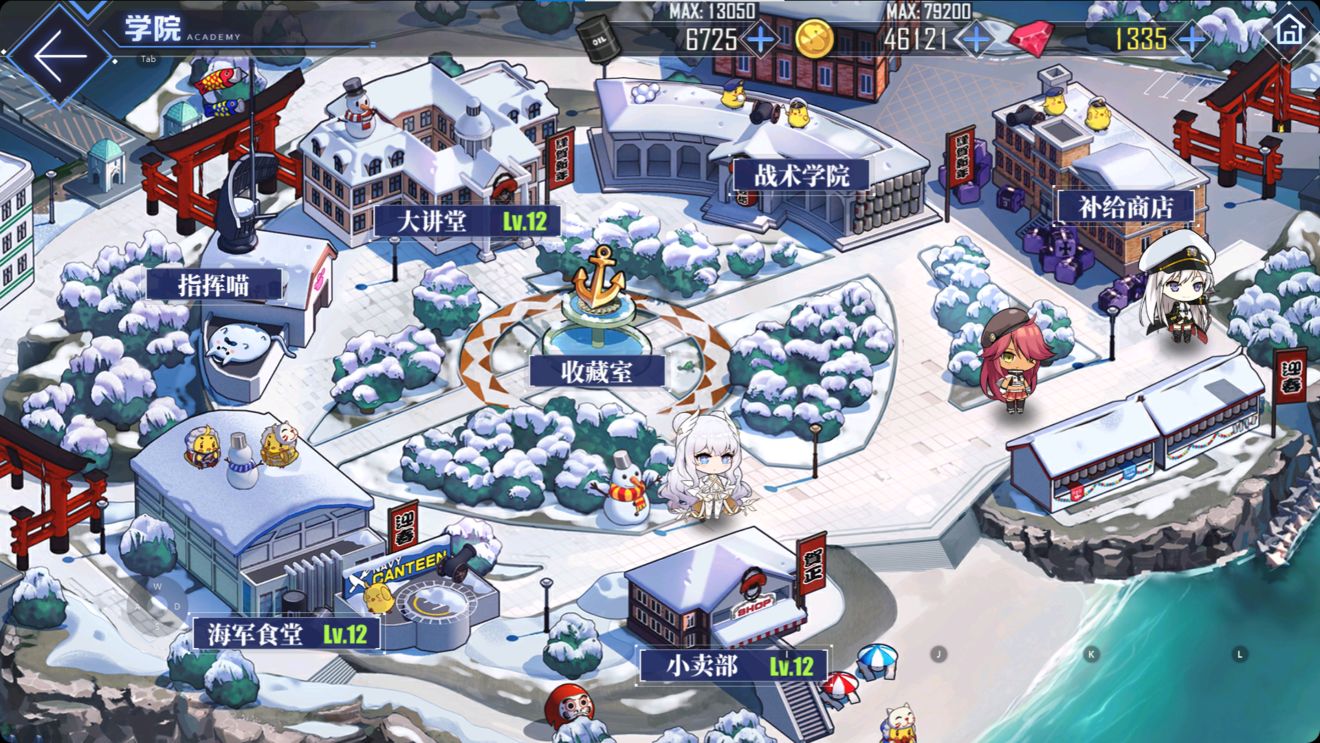
Task: Buy more gems with the plus button
Action: [x=1192, y=39]
